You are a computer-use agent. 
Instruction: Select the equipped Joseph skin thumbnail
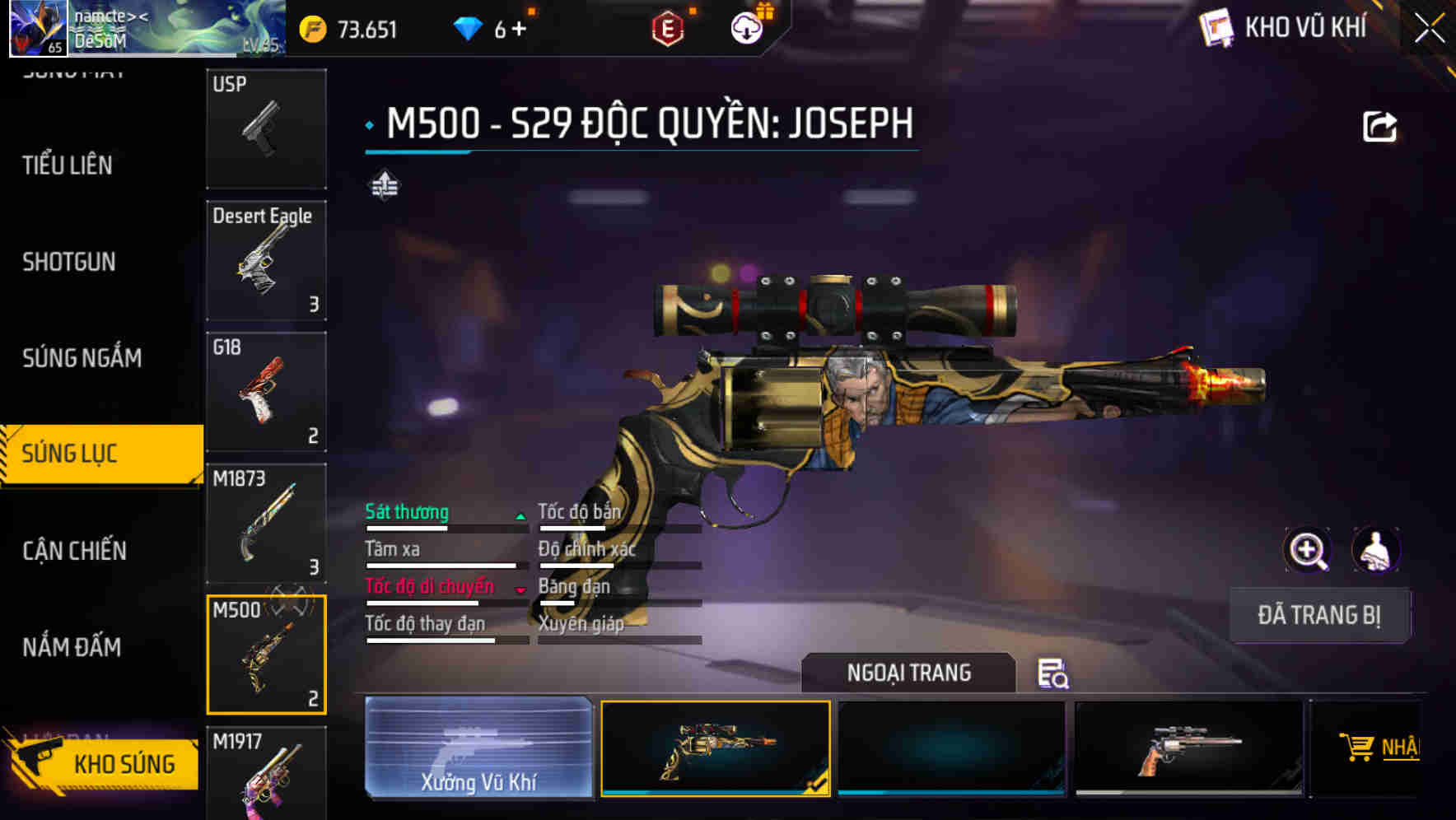715,748
